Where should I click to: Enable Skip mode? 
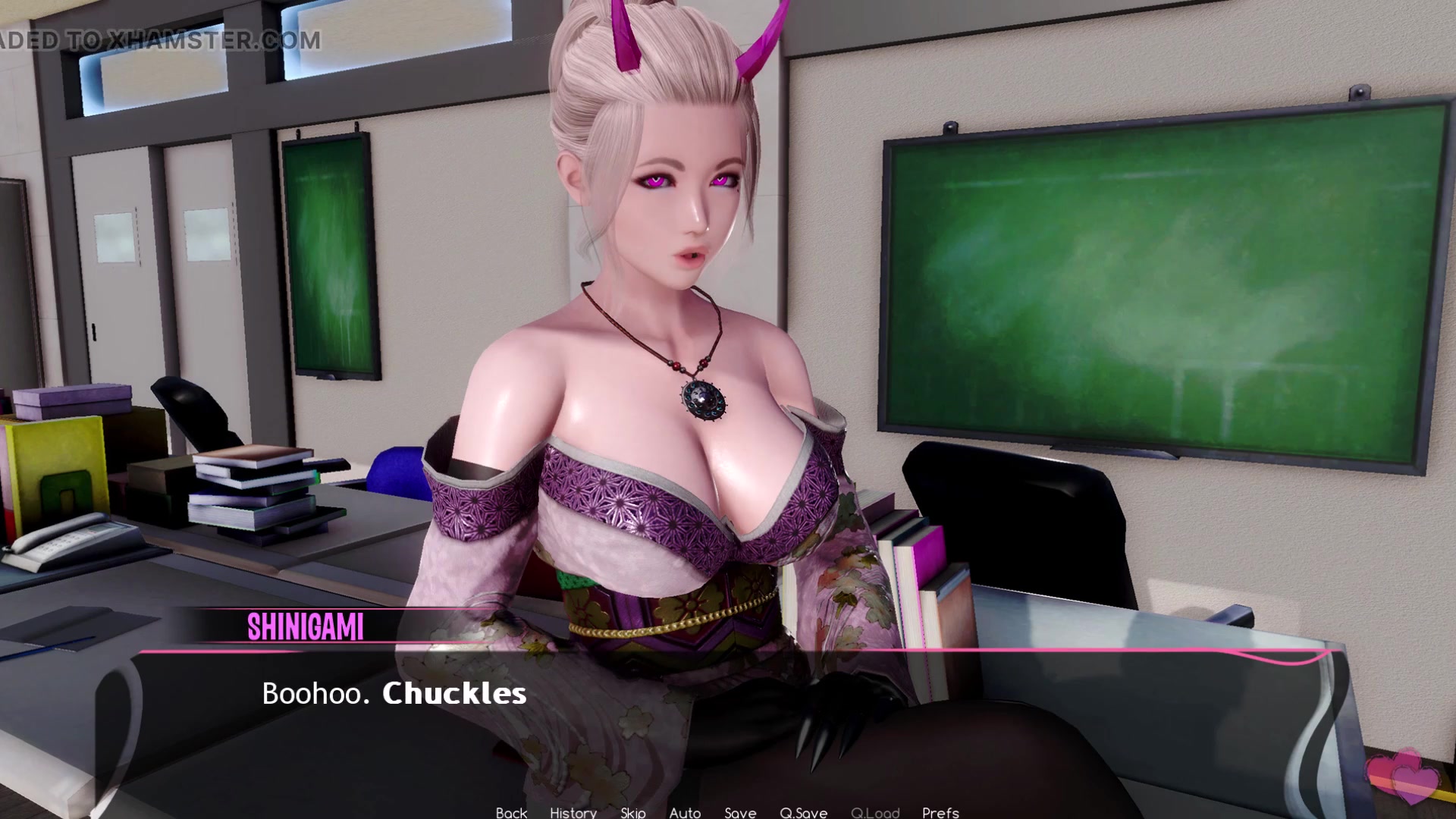coord(632,813)
